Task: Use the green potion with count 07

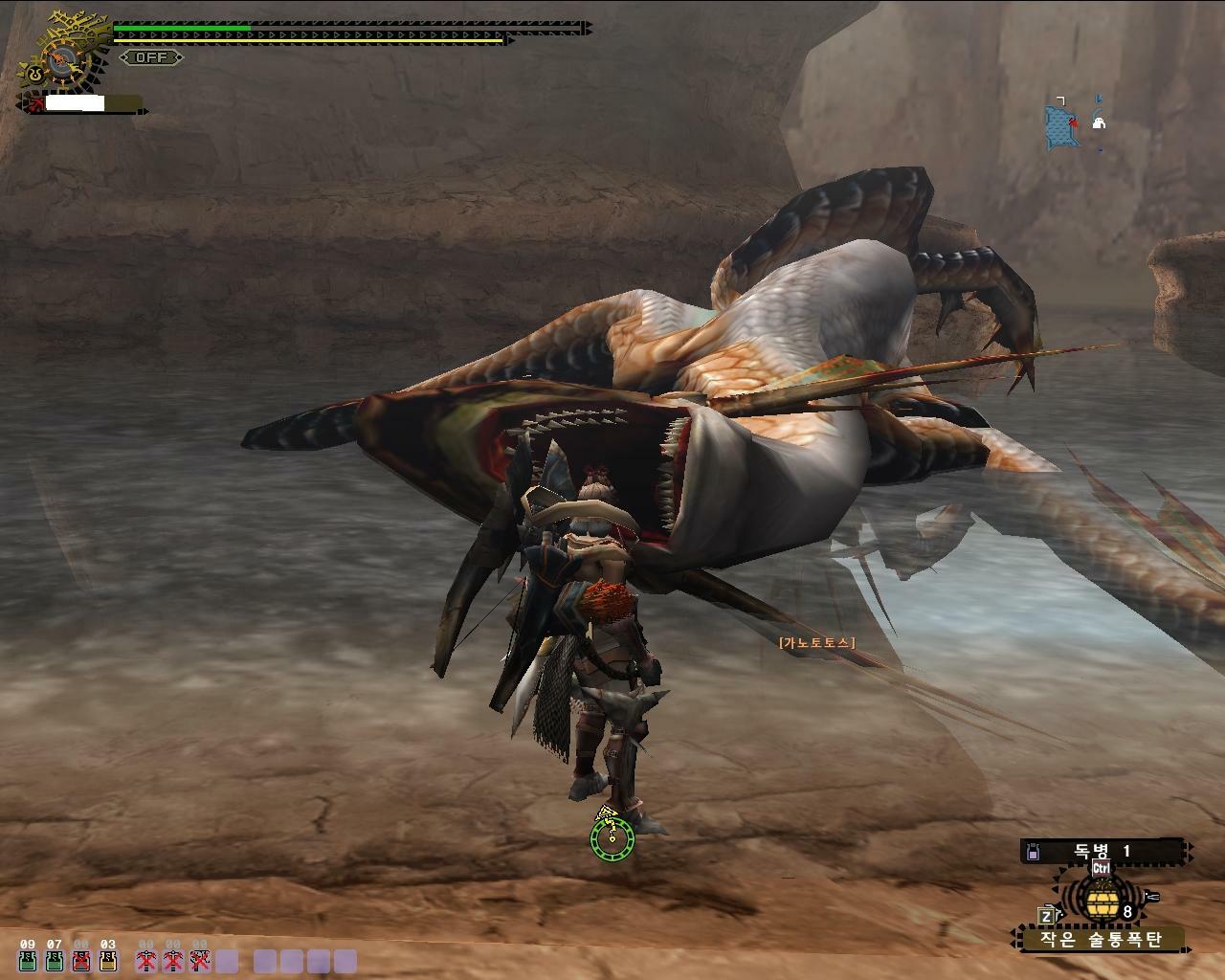Action: click(55, 961)
